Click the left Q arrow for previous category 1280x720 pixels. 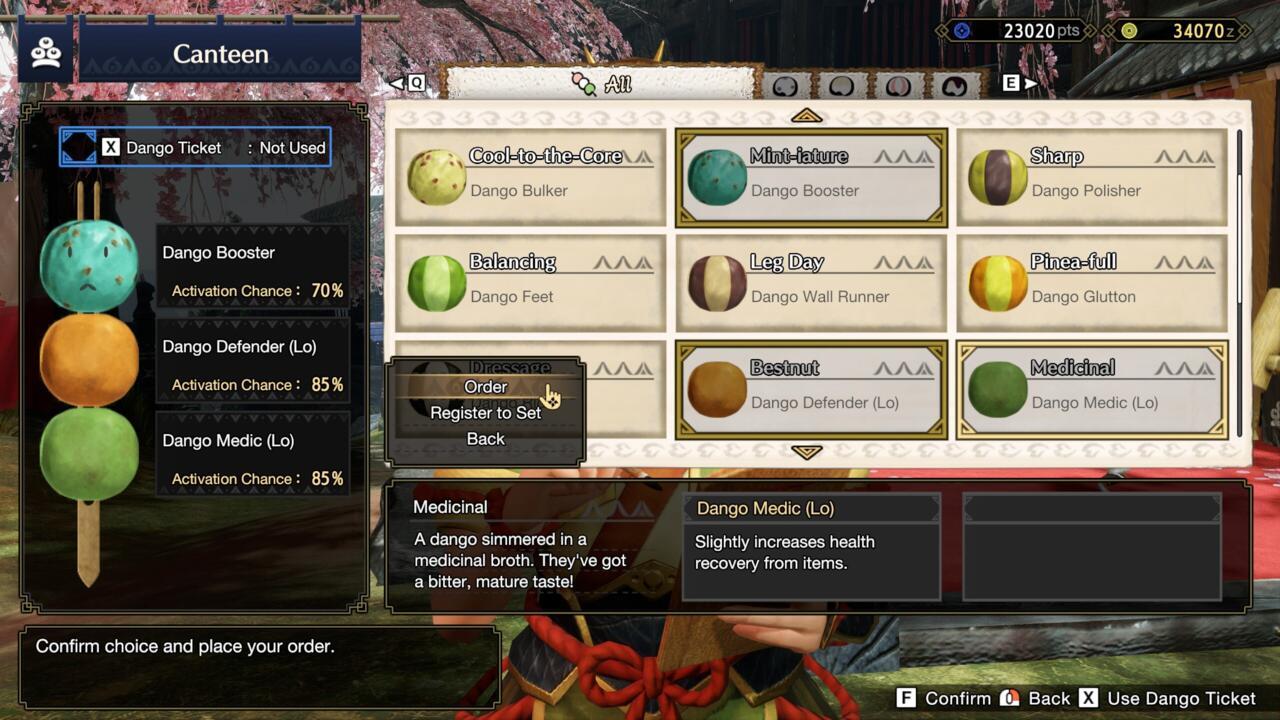point(400,84)
